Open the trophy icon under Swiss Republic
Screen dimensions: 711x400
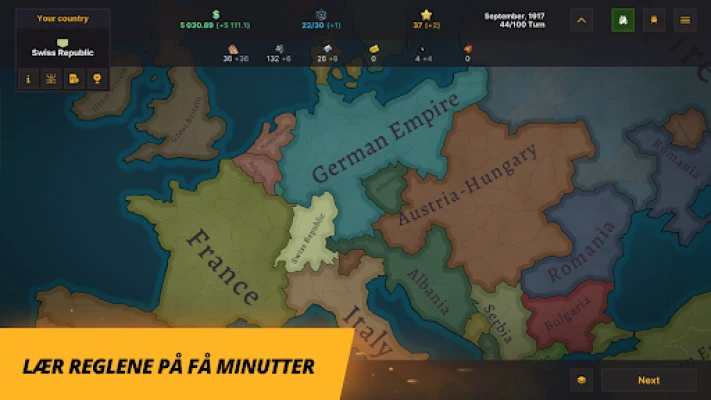pos(97,78)
